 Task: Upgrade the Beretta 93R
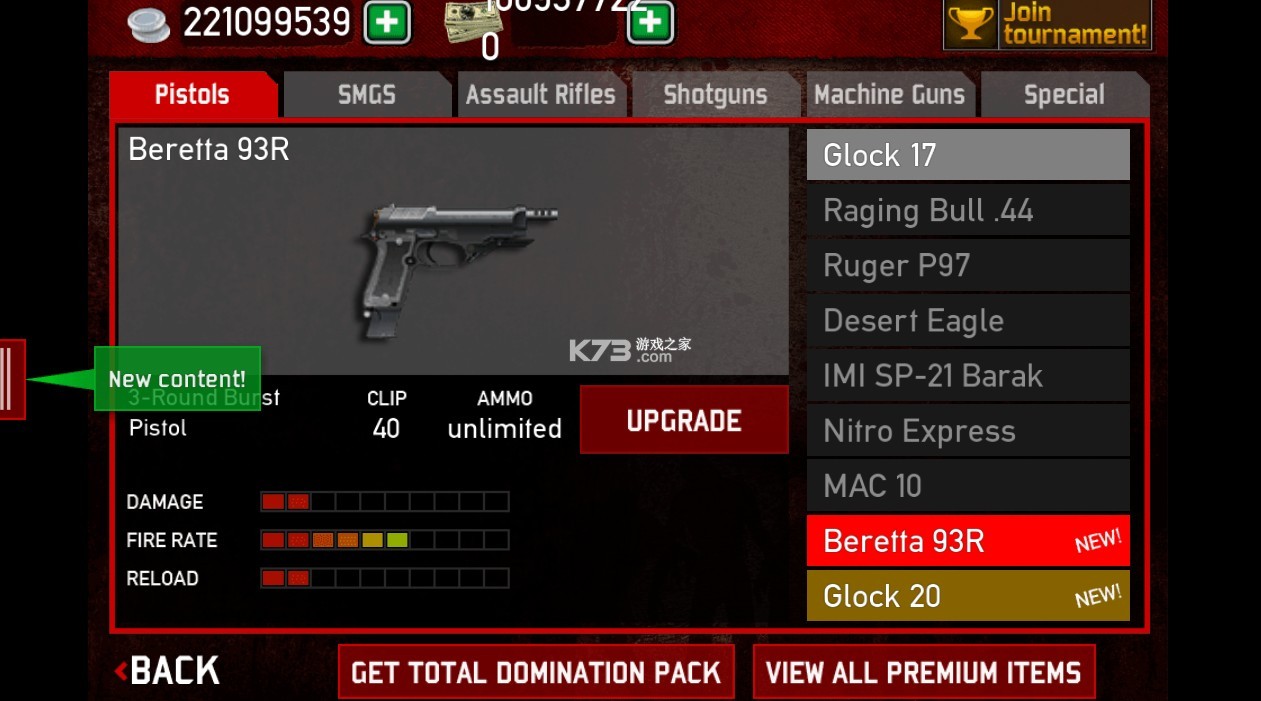[x=684, y=420]
